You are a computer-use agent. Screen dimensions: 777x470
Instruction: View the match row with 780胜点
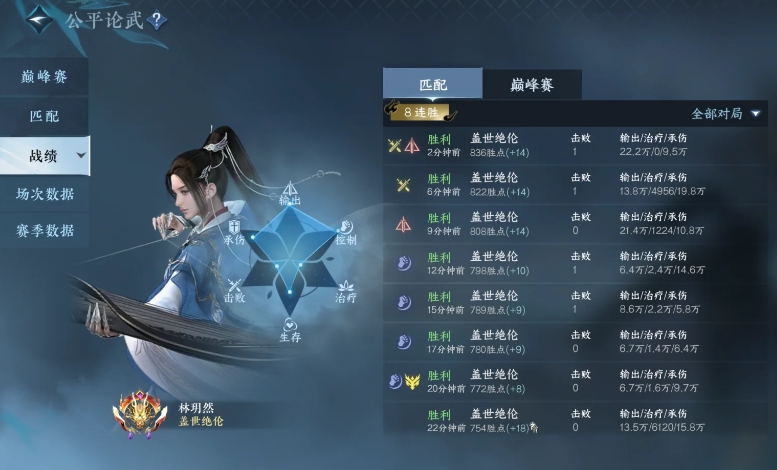[x=575, y=341]
